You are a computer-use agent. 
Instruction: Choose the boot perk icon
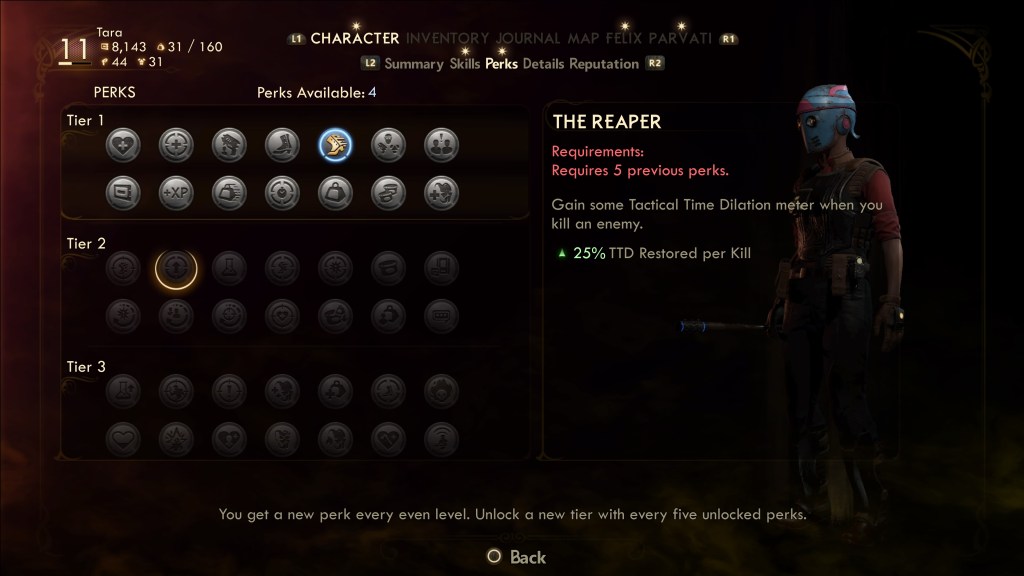pyautogui.click(x=282, y=146)
